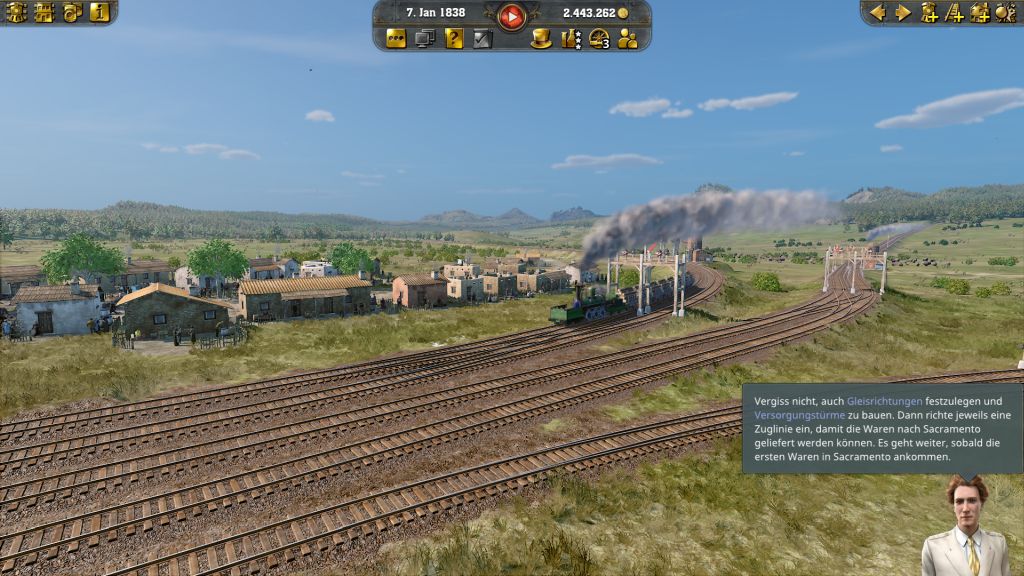Open the locomotive list icon

click(17, 12)
